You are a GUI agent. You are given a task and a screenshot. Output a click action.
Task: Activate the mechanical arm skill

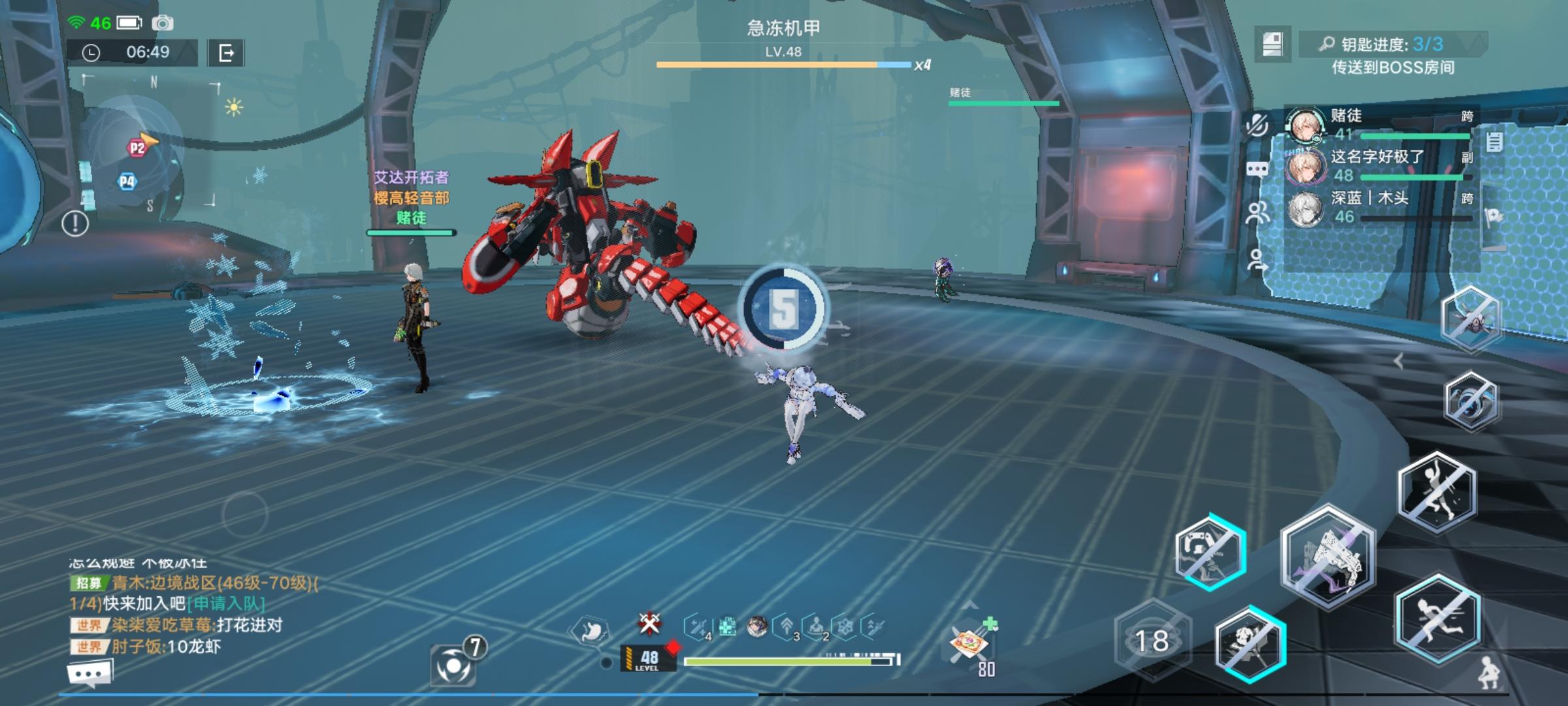1210,552
